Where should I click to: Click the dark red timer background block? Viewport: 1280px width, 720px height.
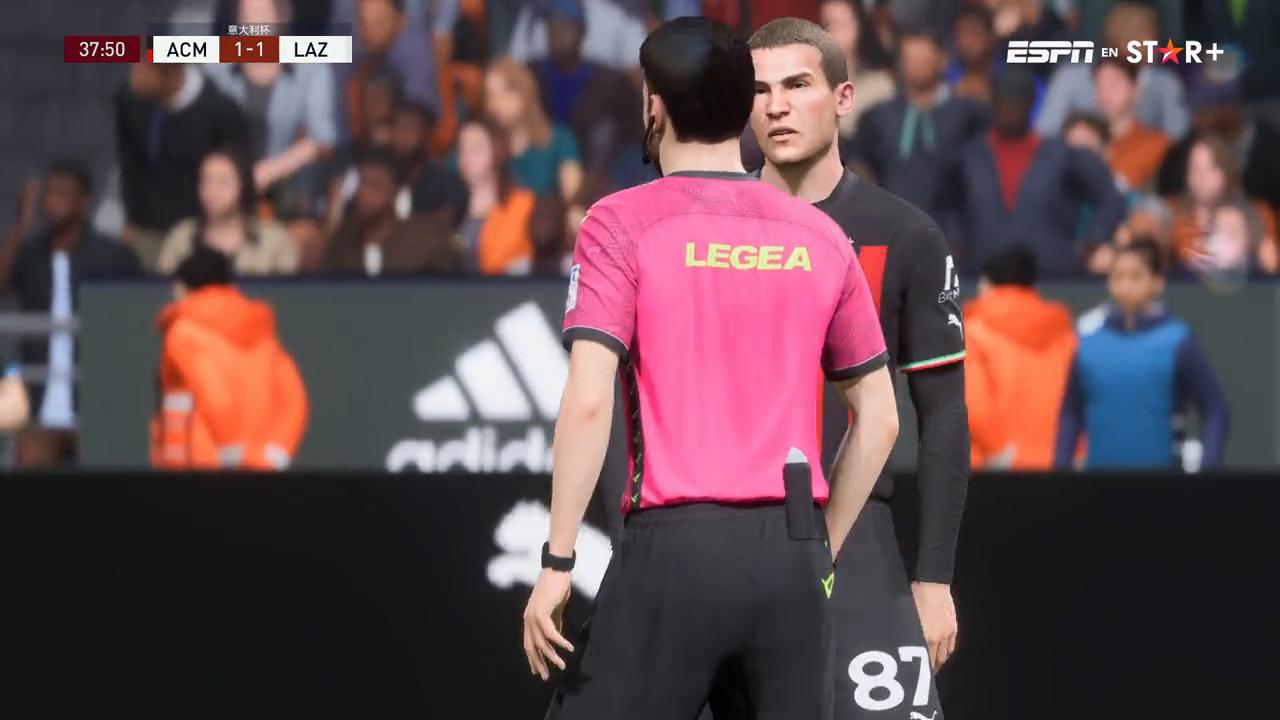[100, 48]
